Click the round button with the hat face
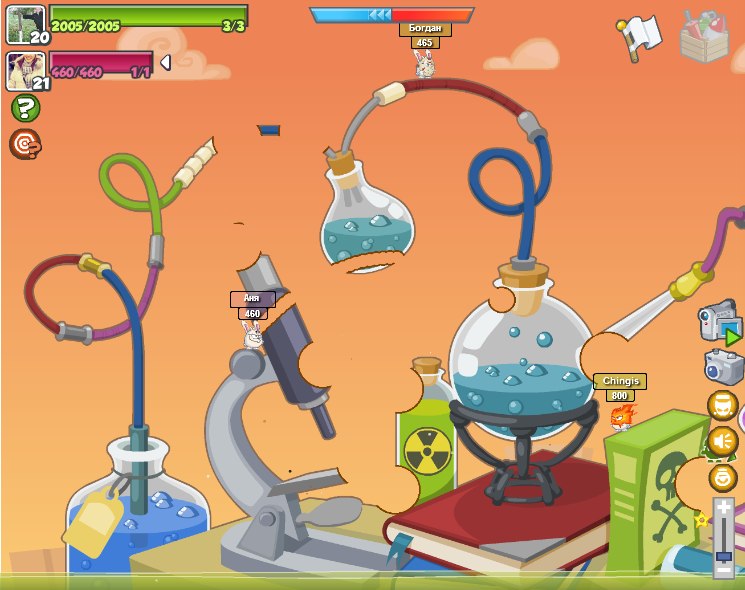The height and width of the screenshot is (590, 745). [x=722, y=405]
